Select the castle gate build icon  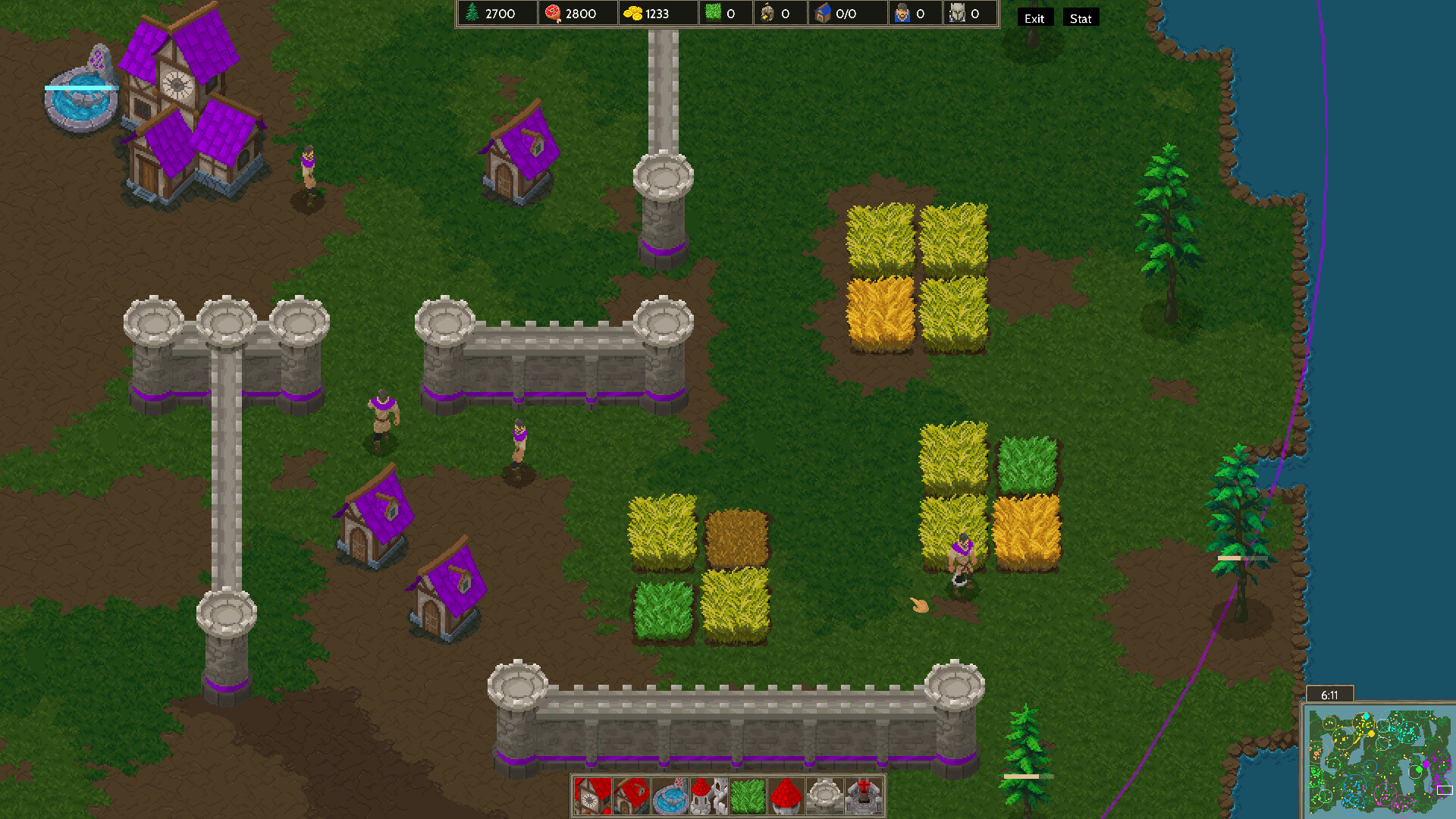tap(709, 794)
